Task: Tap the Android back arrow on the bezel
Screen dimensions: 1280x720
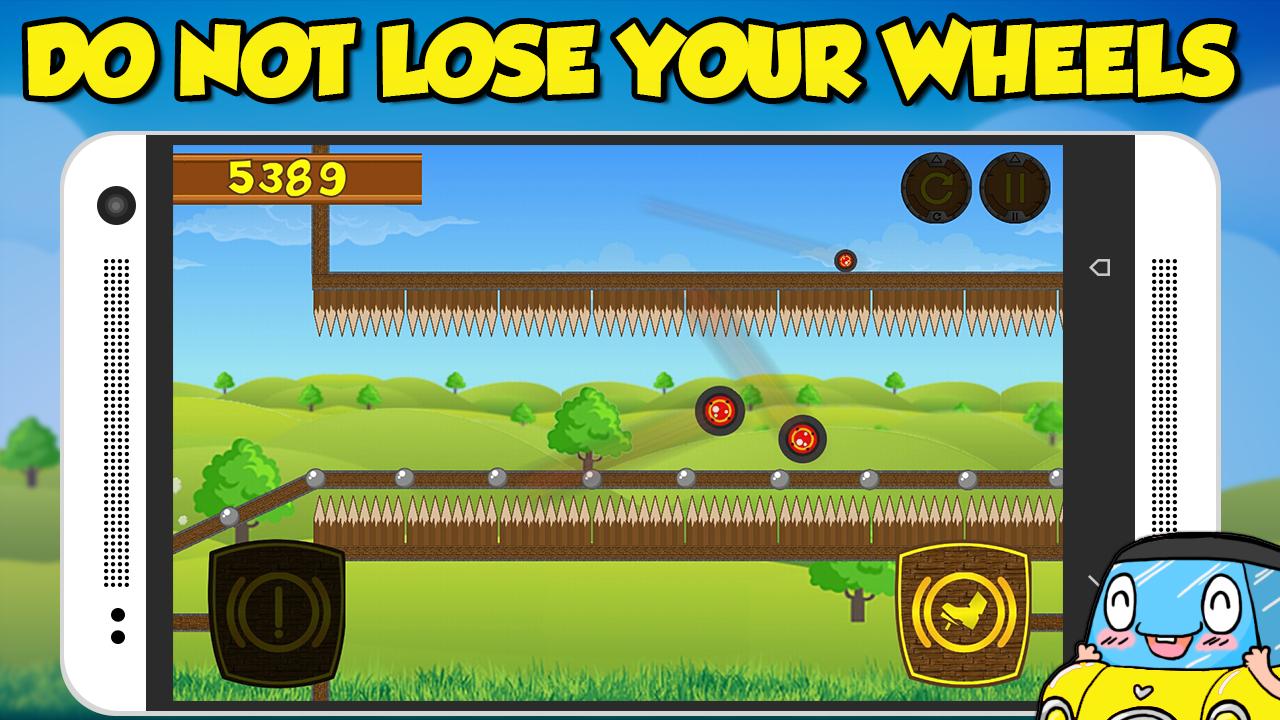Action: pyautogui.click(x=1098, y=267)
